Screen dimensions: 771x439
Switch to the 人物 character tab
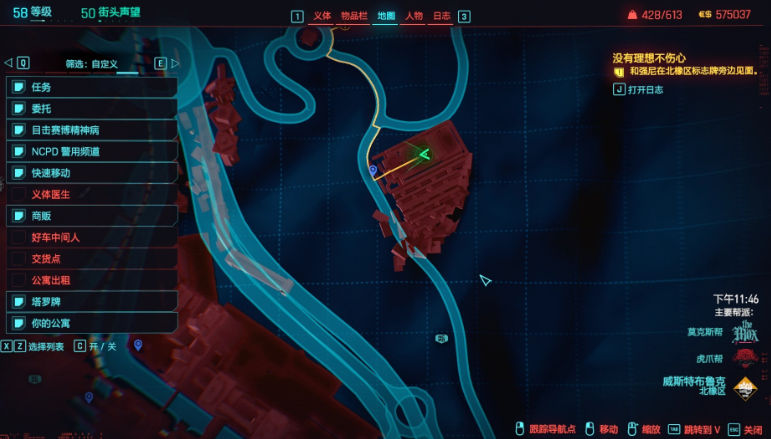click(x=414, y=16)
